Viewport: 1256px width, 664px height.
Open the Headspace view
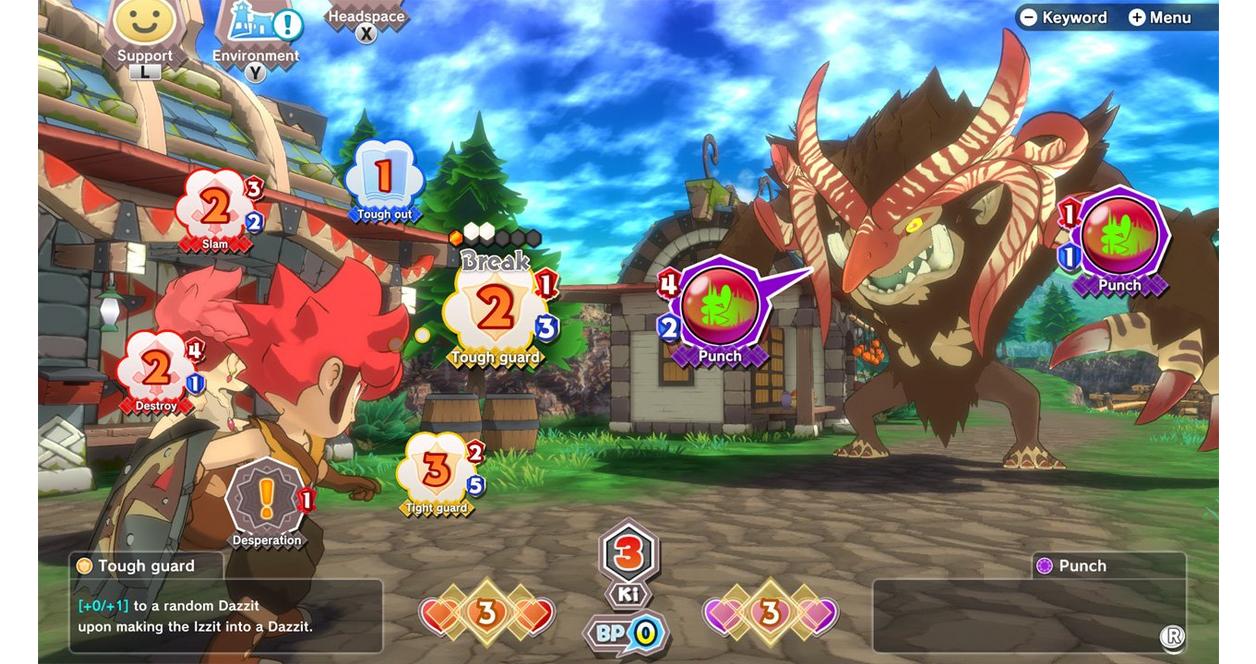[367, 19]
